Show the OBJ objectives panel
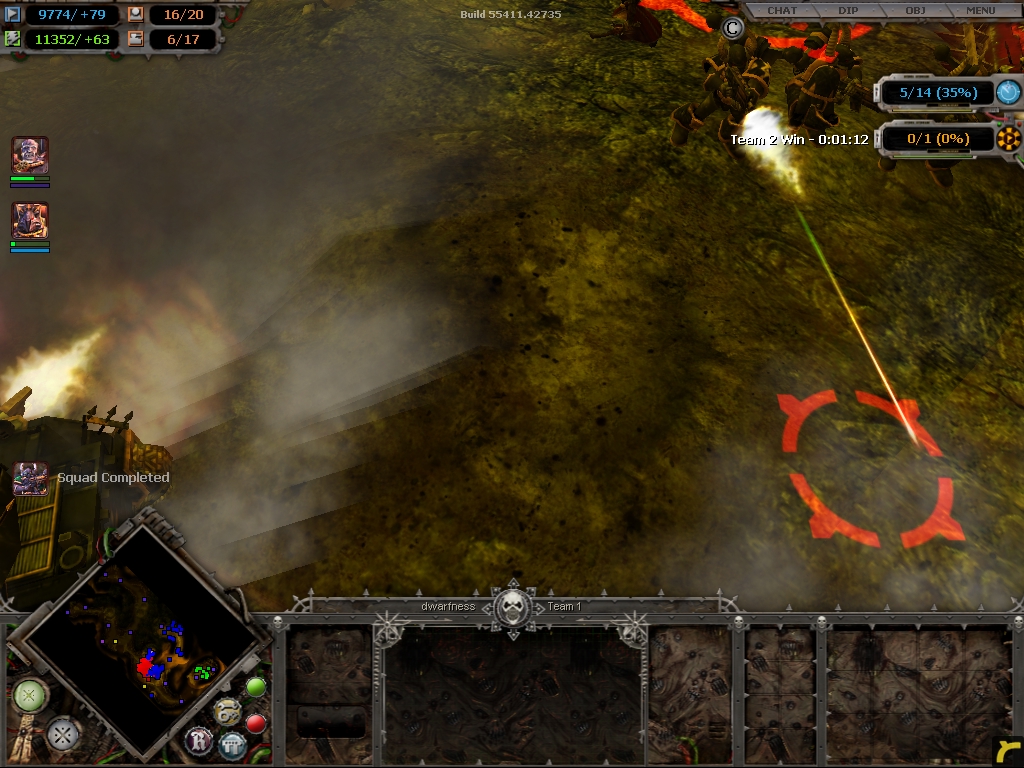 (x=915, y=11)
